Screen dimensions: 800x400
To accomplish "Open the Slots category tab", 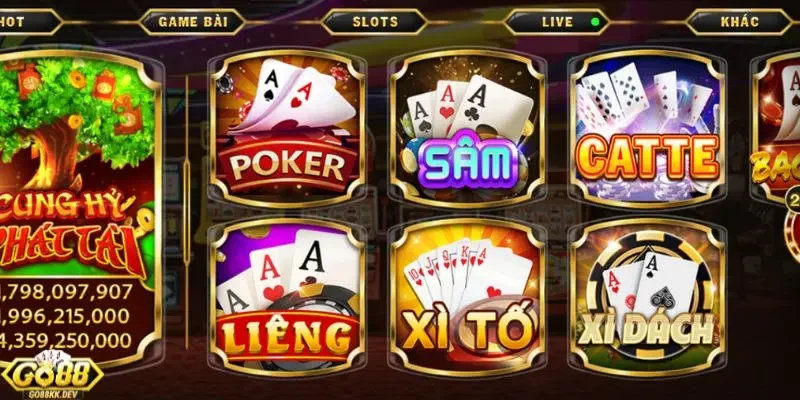I will 375,21.
